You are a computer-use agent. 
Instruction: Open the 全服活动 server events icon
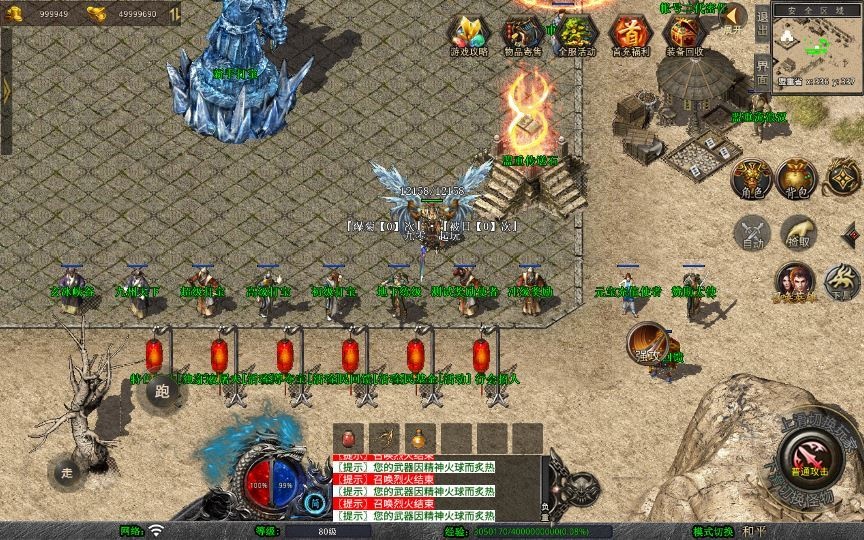576,35
